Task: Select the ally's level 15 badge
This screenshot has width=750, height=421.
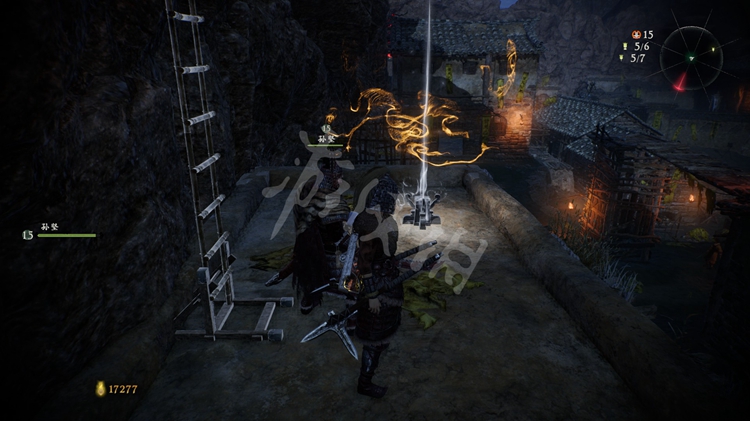Action: 27,235
